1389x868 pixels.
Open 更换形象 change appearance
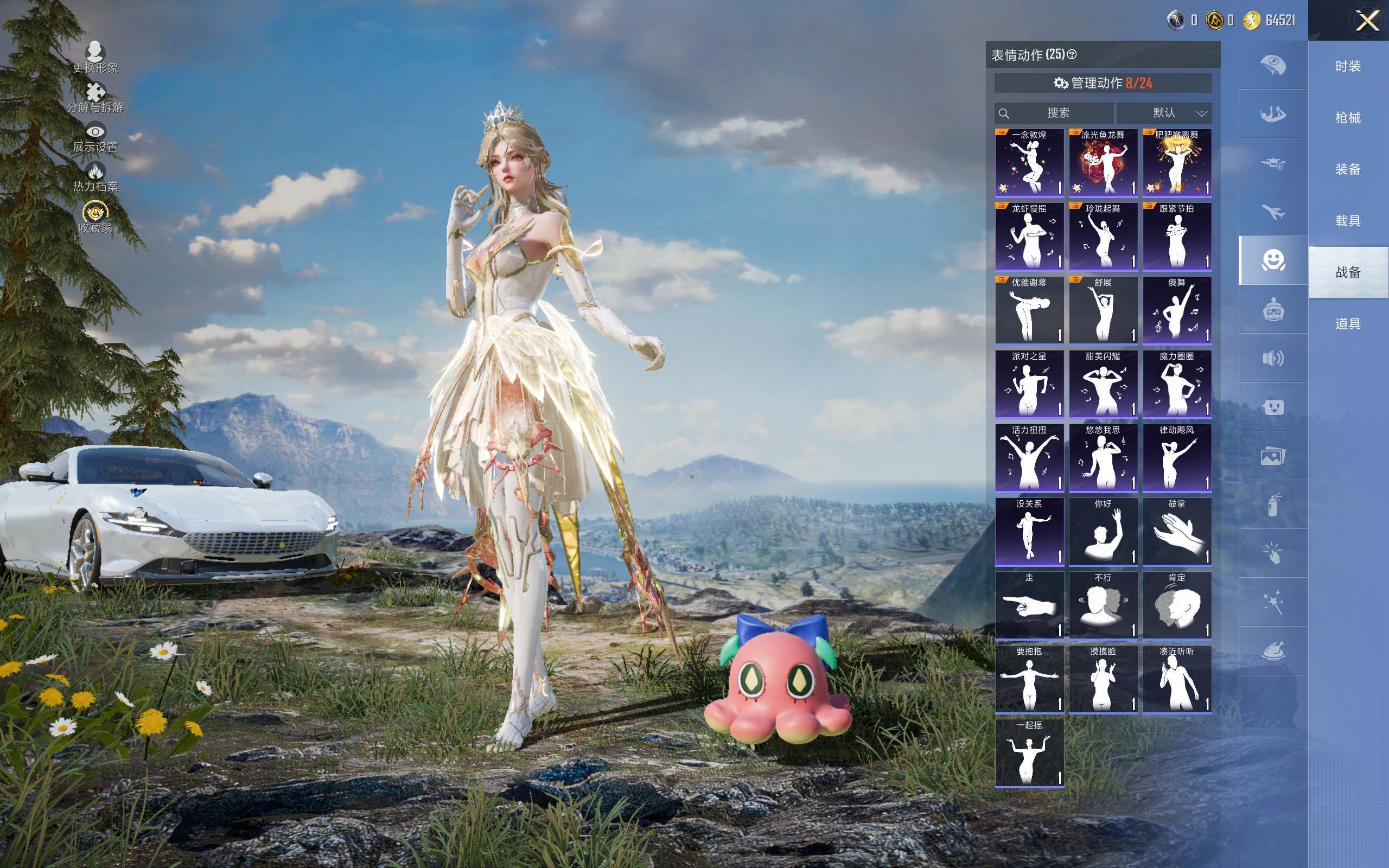95,57
